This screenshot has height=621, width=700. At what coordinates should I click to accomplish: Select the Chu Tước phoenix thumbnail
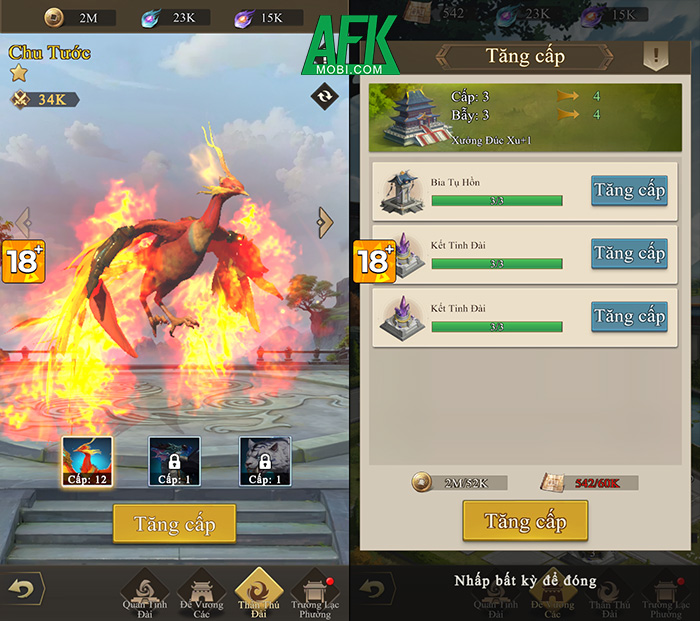tap(87, 462)
